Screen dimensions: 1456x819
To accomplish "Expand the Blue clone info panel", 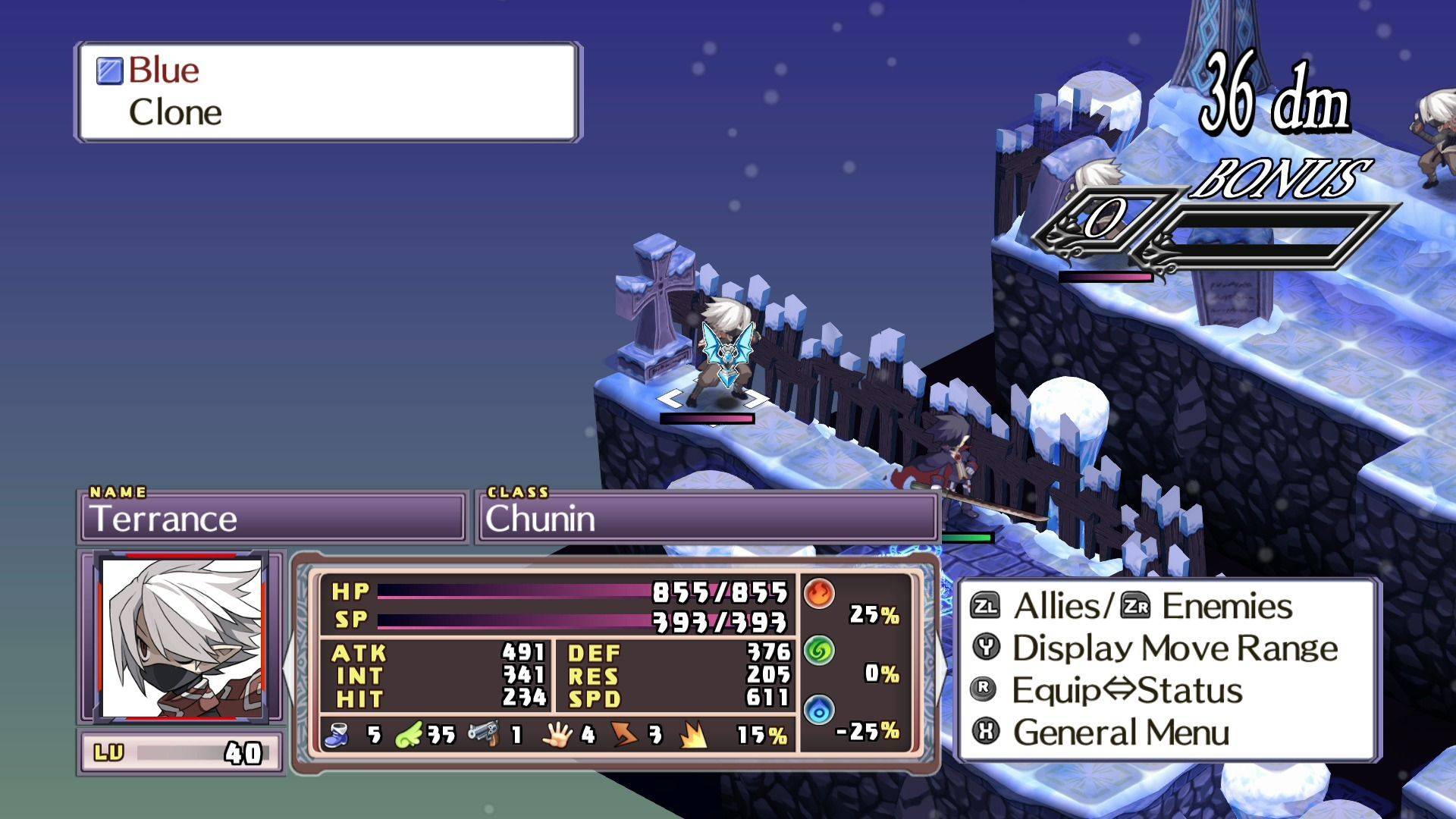I will pyautogui.click(x=326, y=91).
